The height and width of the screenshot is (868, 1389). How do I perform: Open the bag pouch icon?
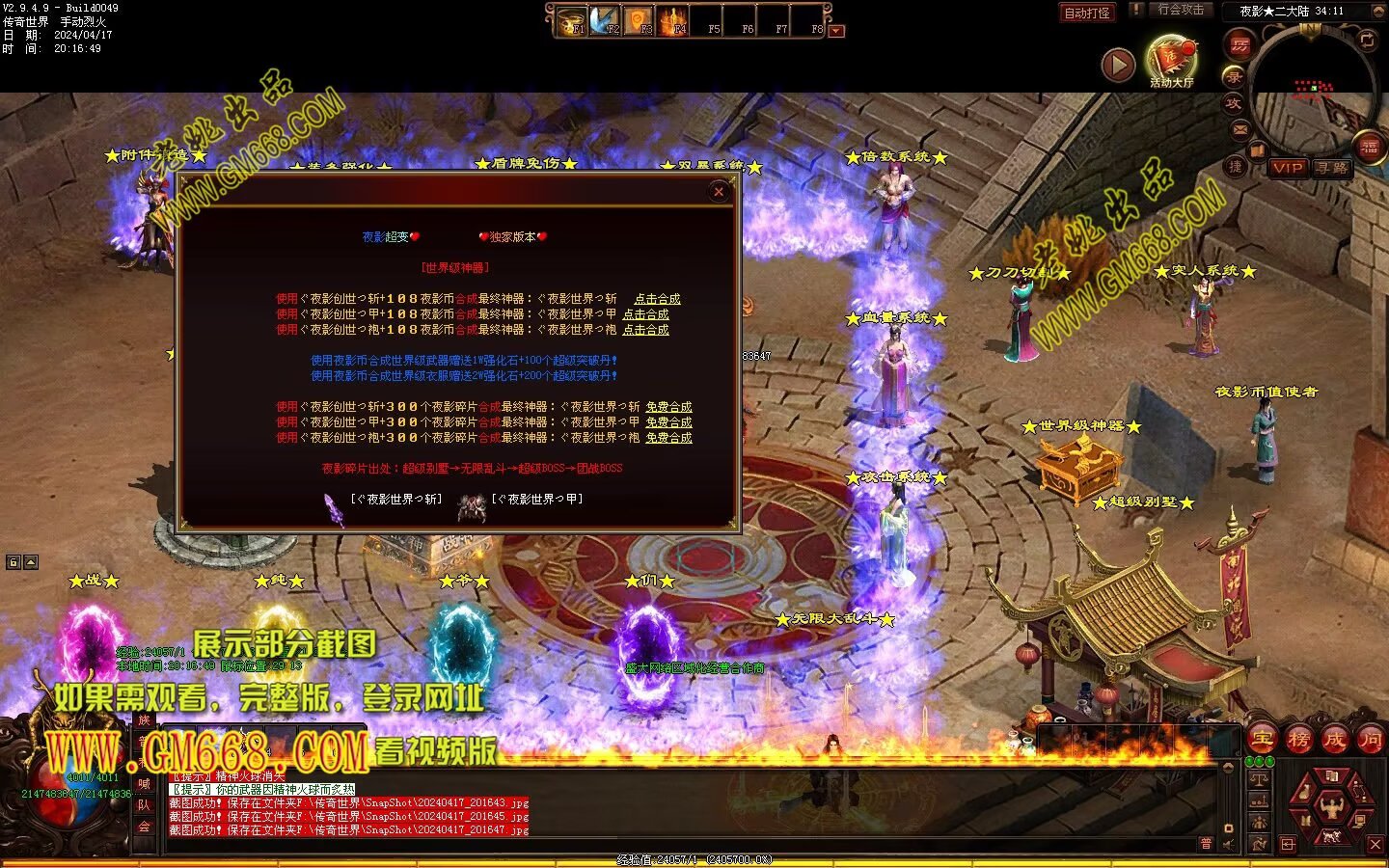[x=1304, y=793]
